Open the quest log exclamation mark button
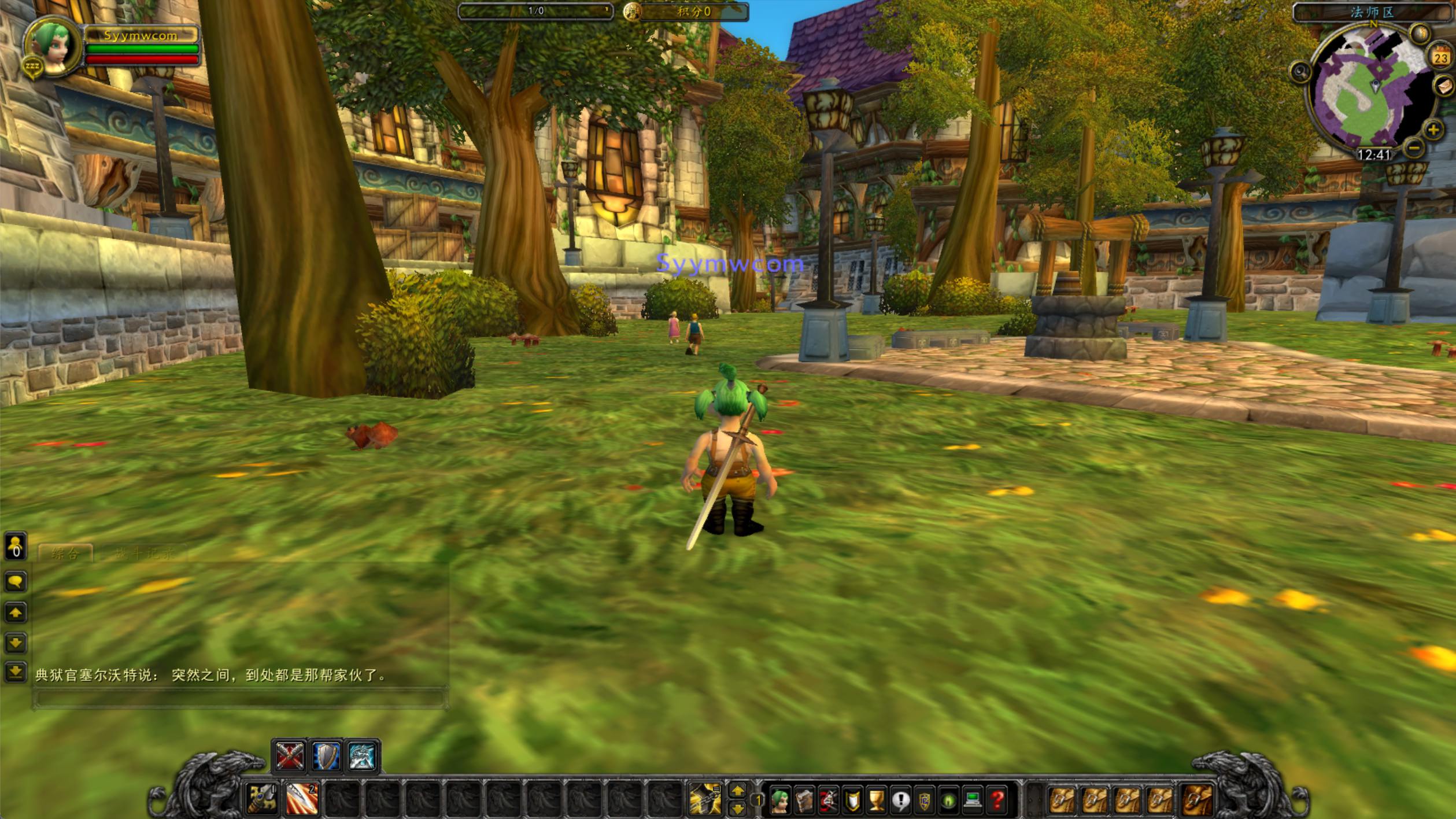 pos(900,800)
